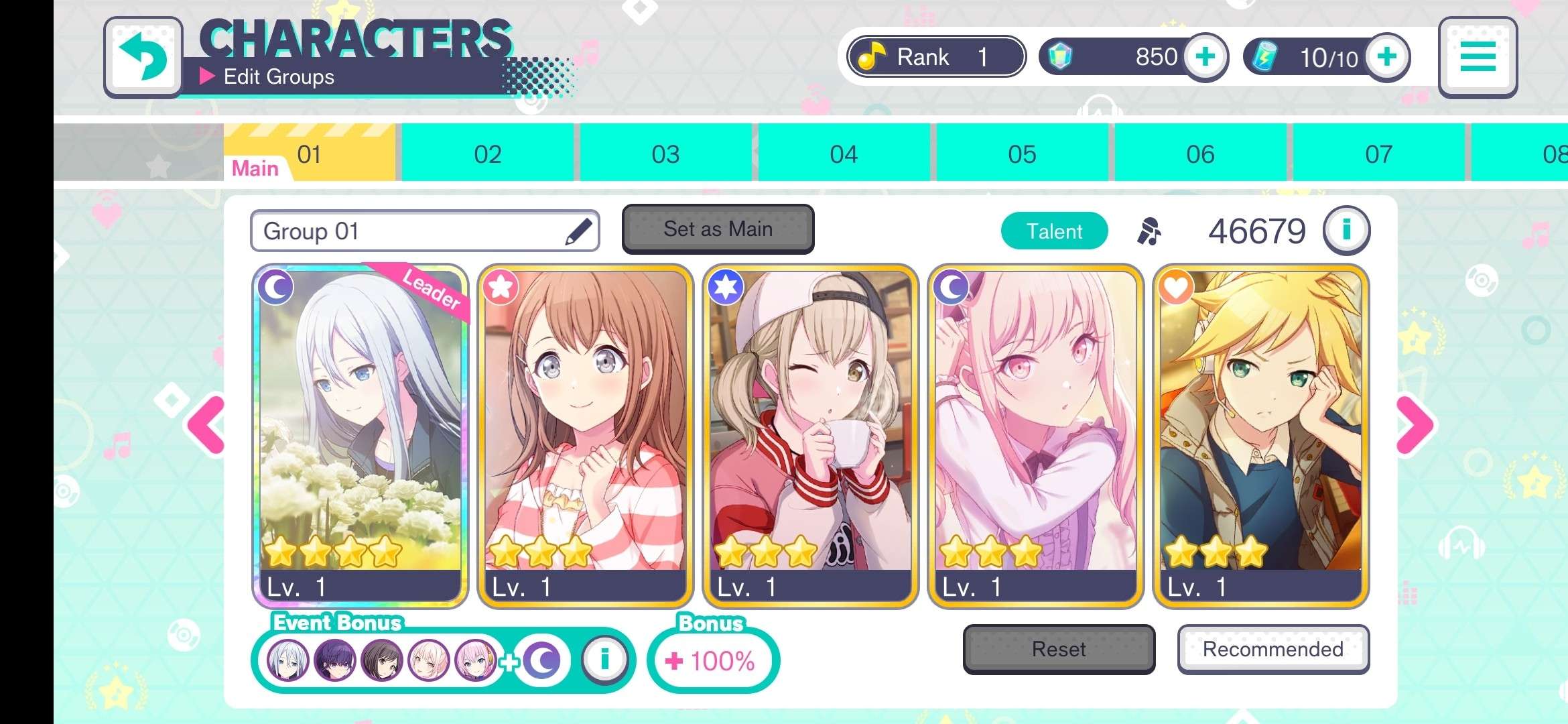Select group tab 05

[1022, 154]
